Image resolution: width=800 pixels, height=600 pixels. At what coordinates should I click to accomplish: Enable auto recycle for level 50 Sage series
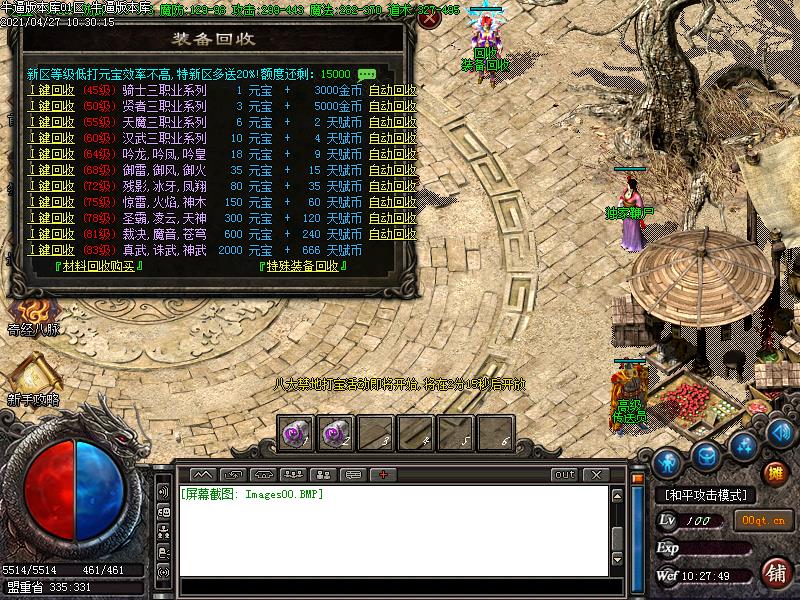click(392, 106)
